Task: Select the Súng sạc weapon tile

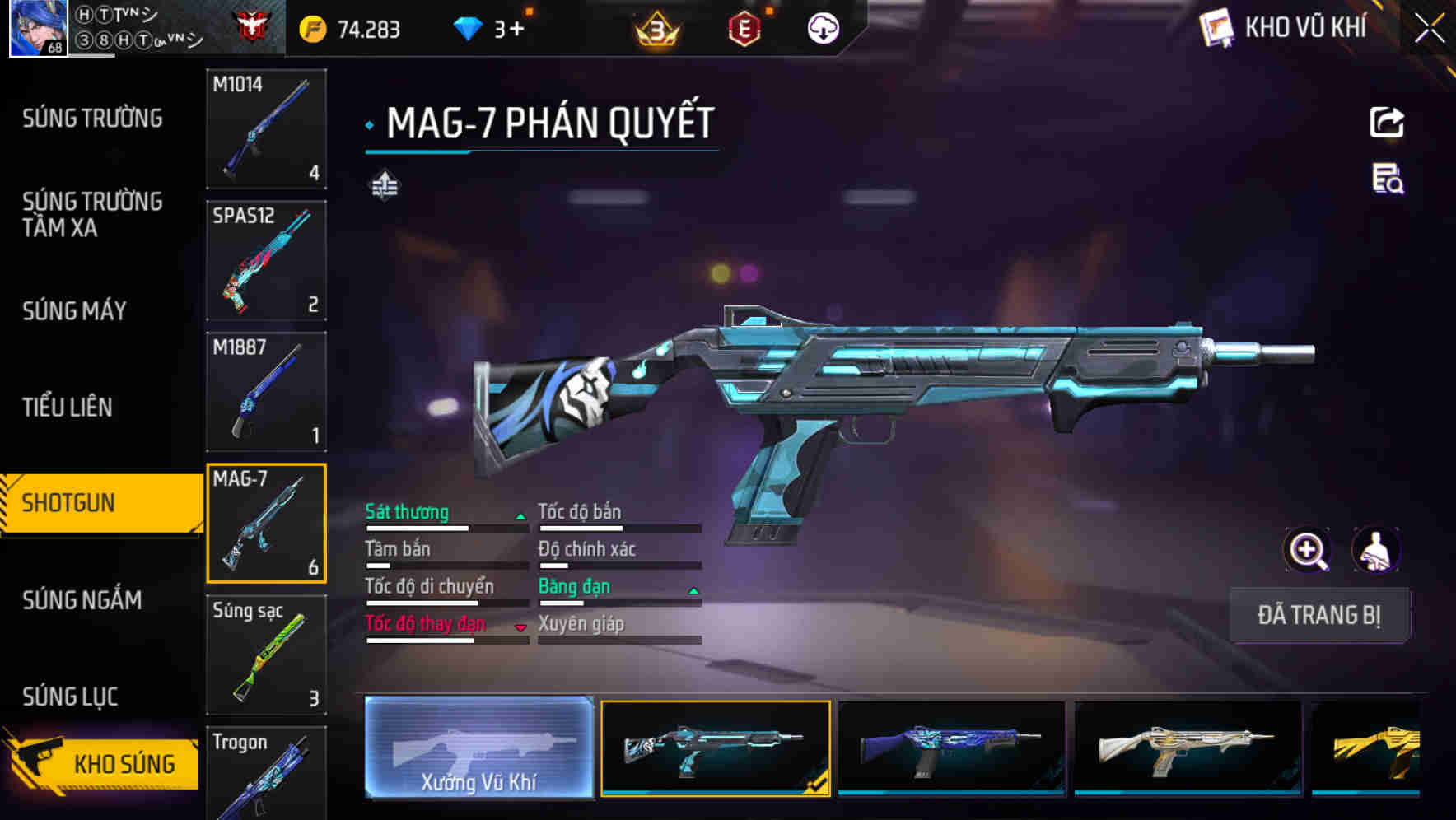Action: 266,655
